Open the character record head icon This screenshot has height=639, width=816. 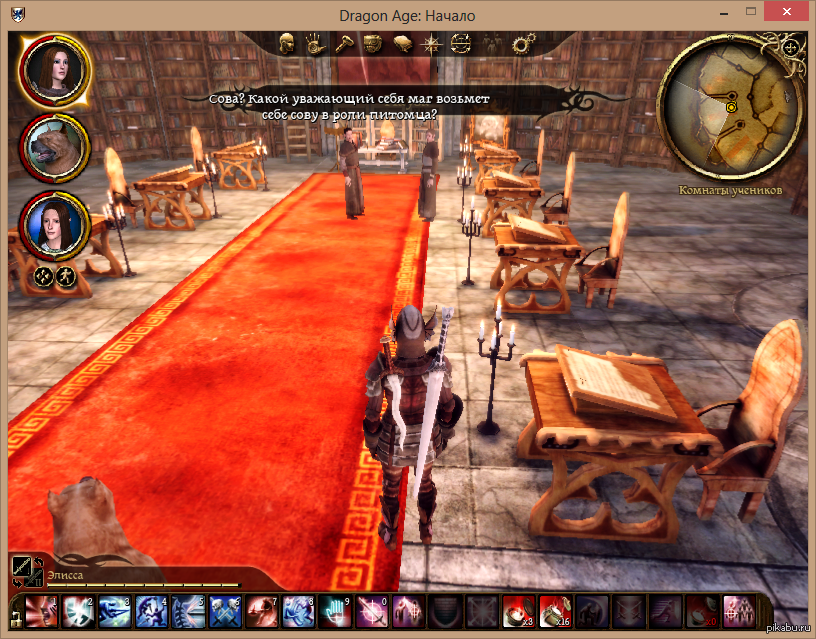pos(286,43)
